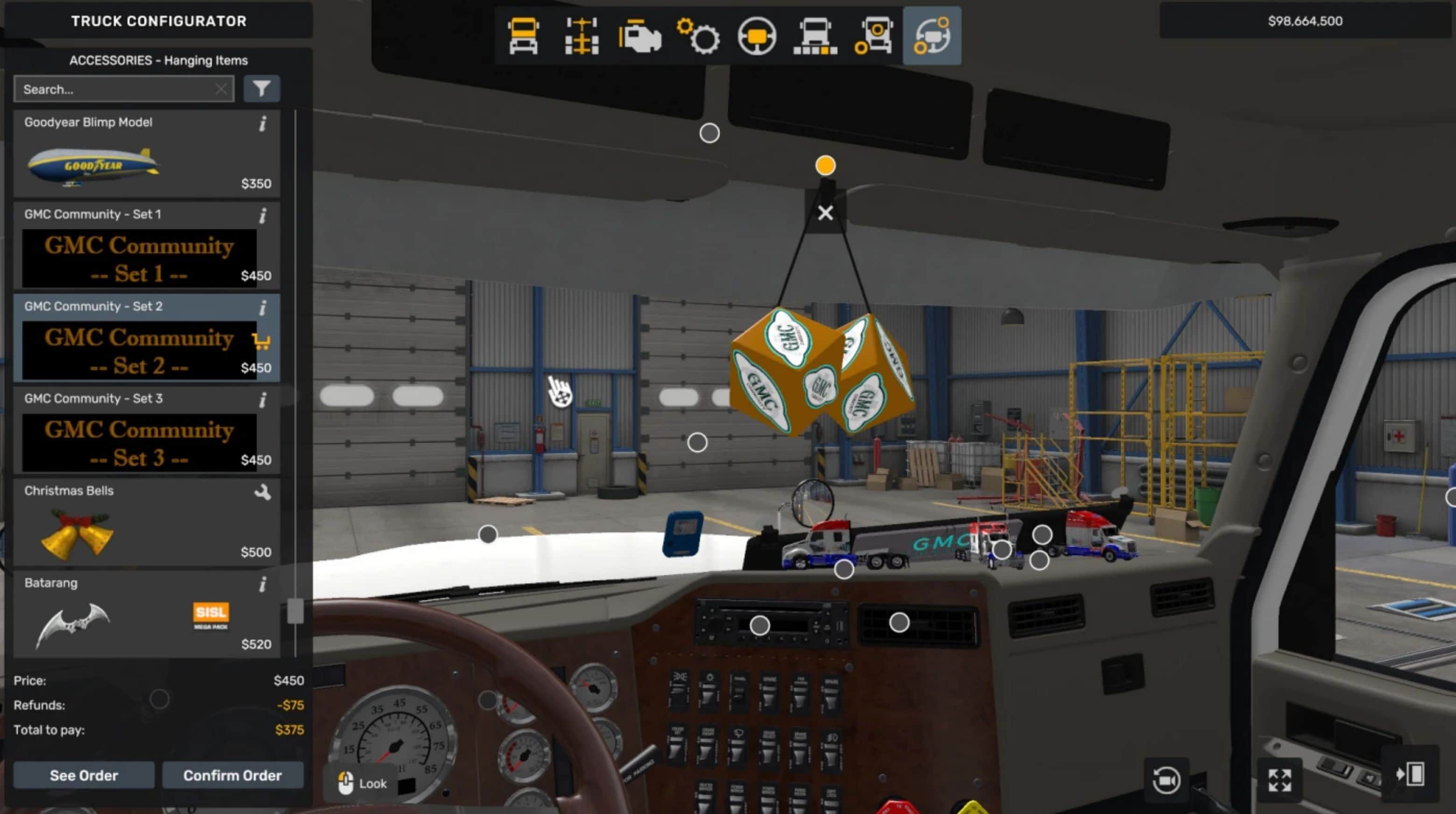Open the engine category tab

pos(640,36)
